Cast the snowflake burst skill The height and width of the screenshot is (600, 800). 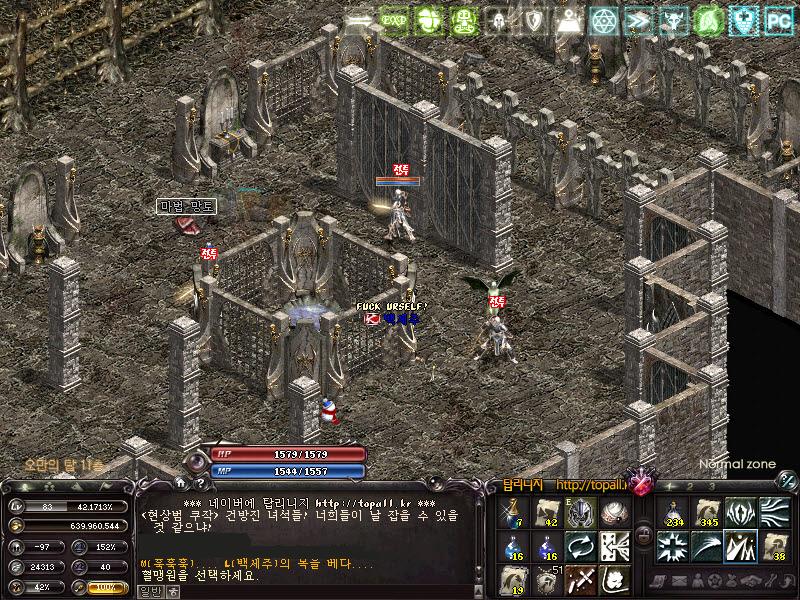(672, 546)
